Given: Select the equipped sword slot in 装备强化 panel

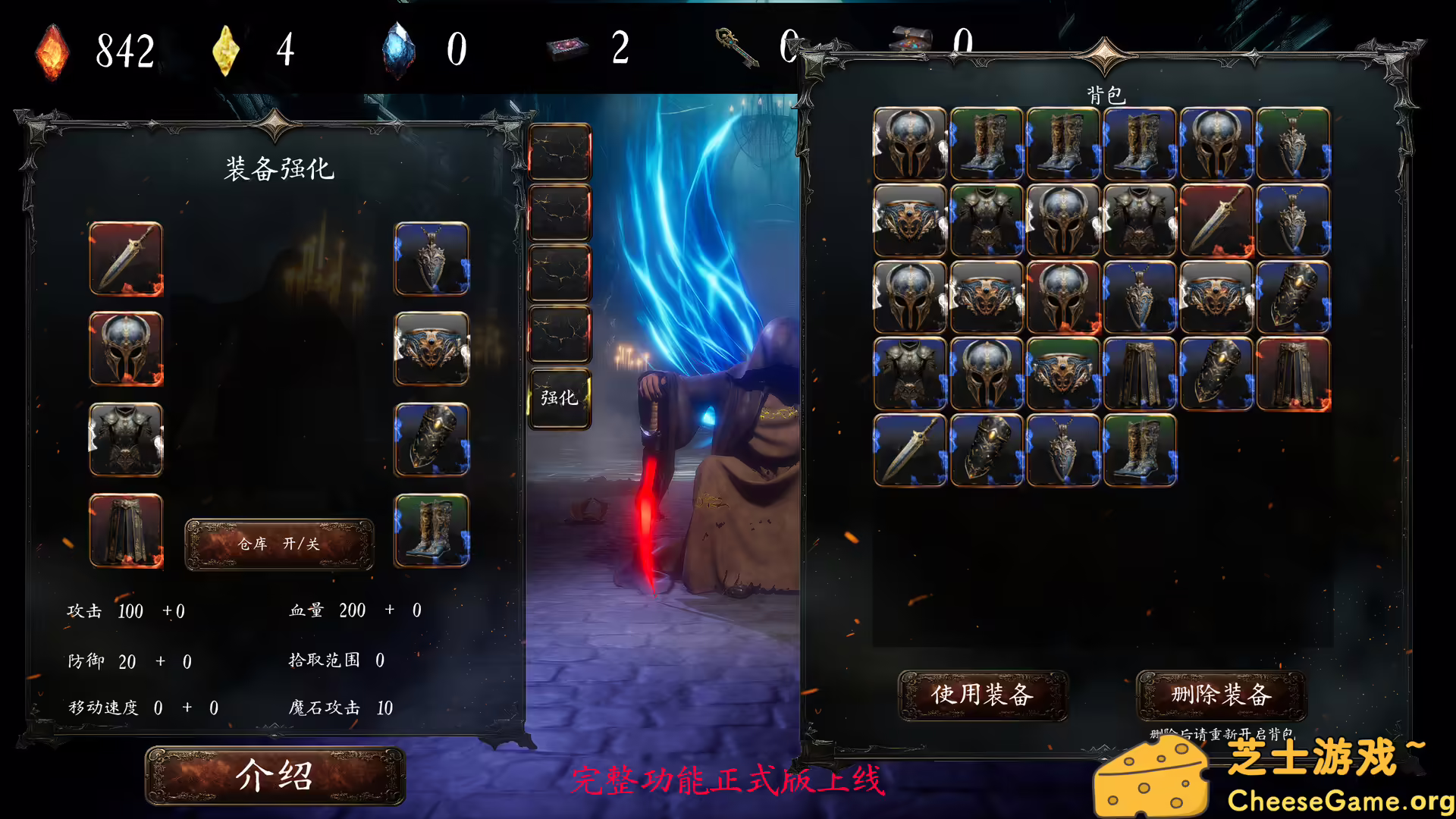Looking at the screenshot, I should coord(126,260).
